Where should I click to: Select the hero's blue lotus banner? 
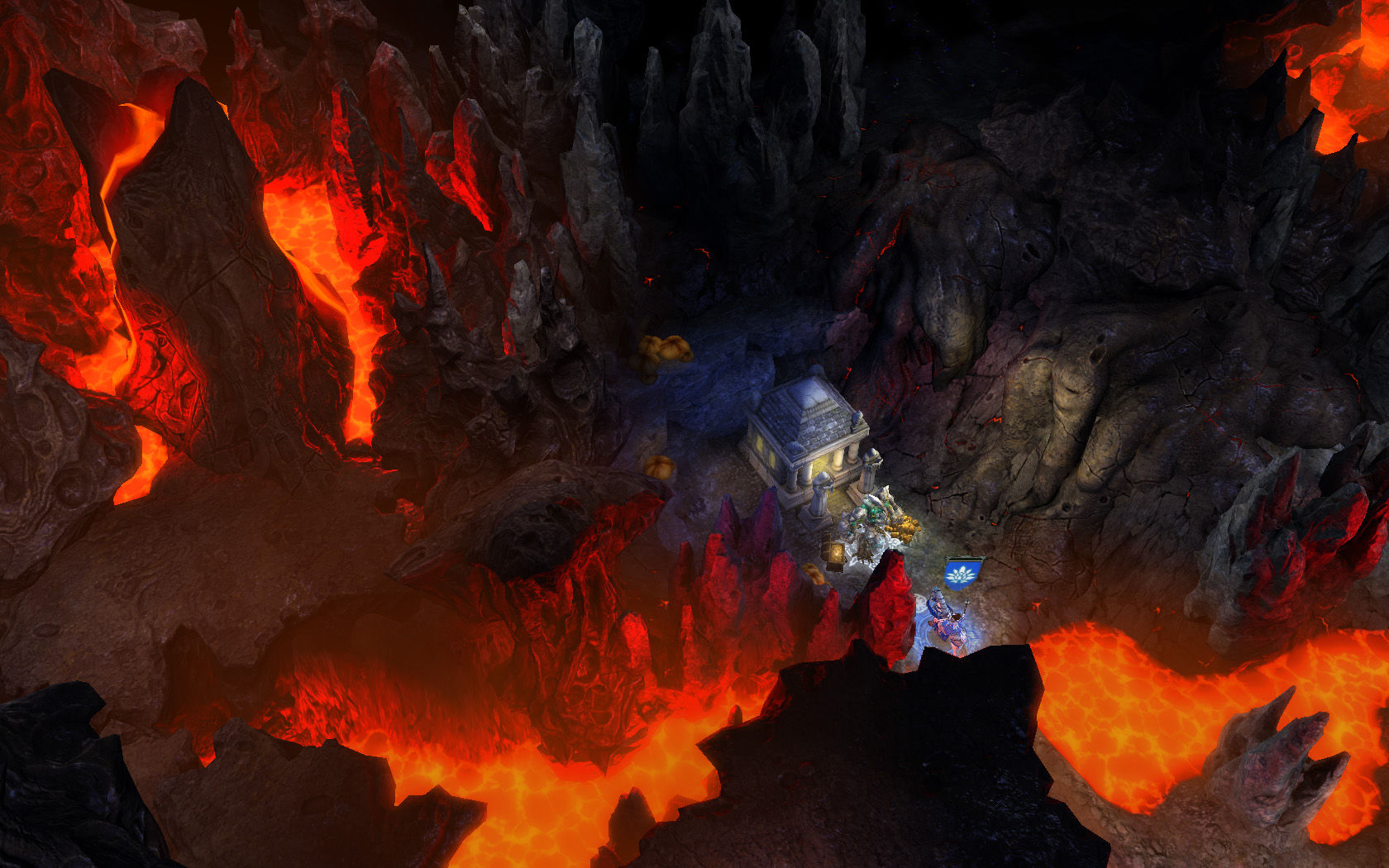pyautogui.click(x=962, y=572)
